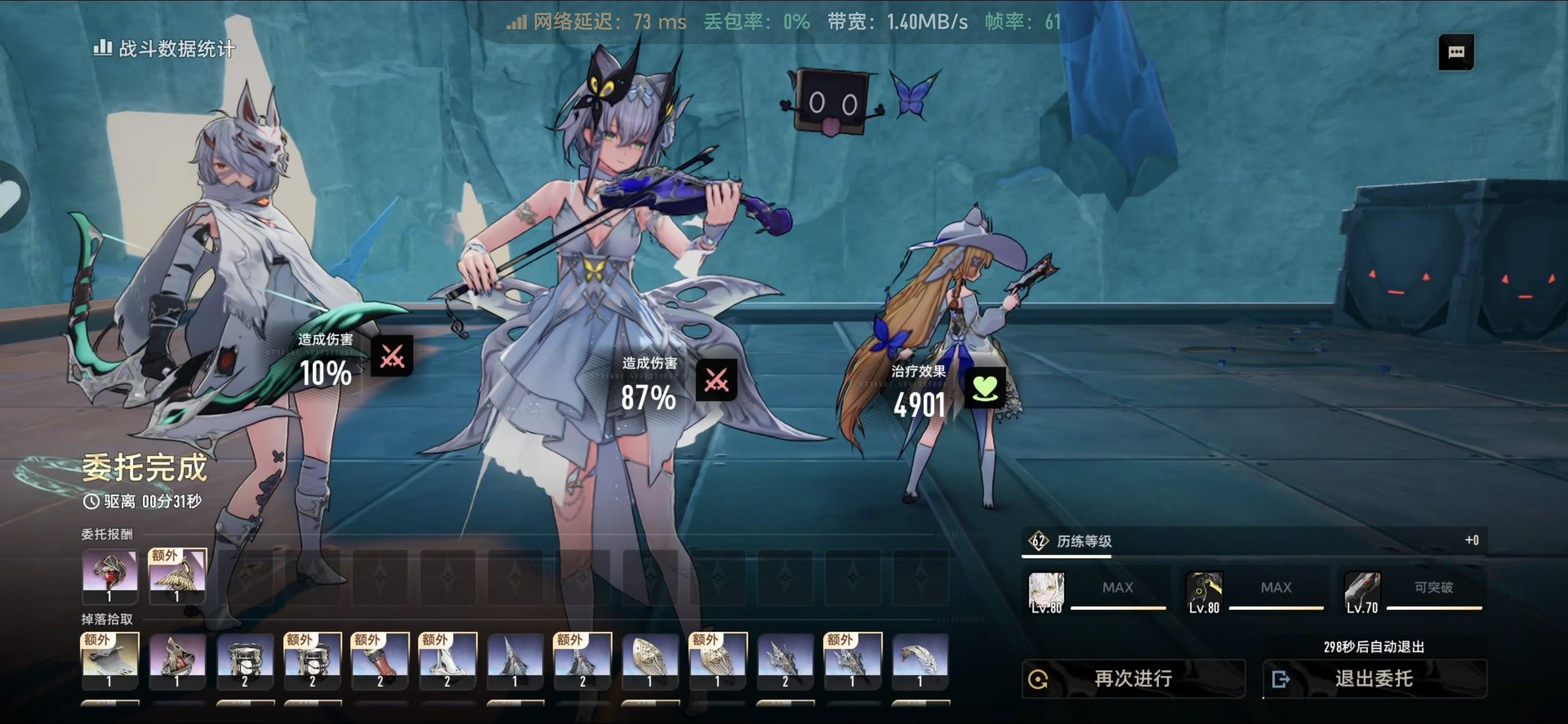Viewport: 1568px width, 724px height.
Task: Choose 再次进行 to replay the commission
Action: tap(1133, 678)
